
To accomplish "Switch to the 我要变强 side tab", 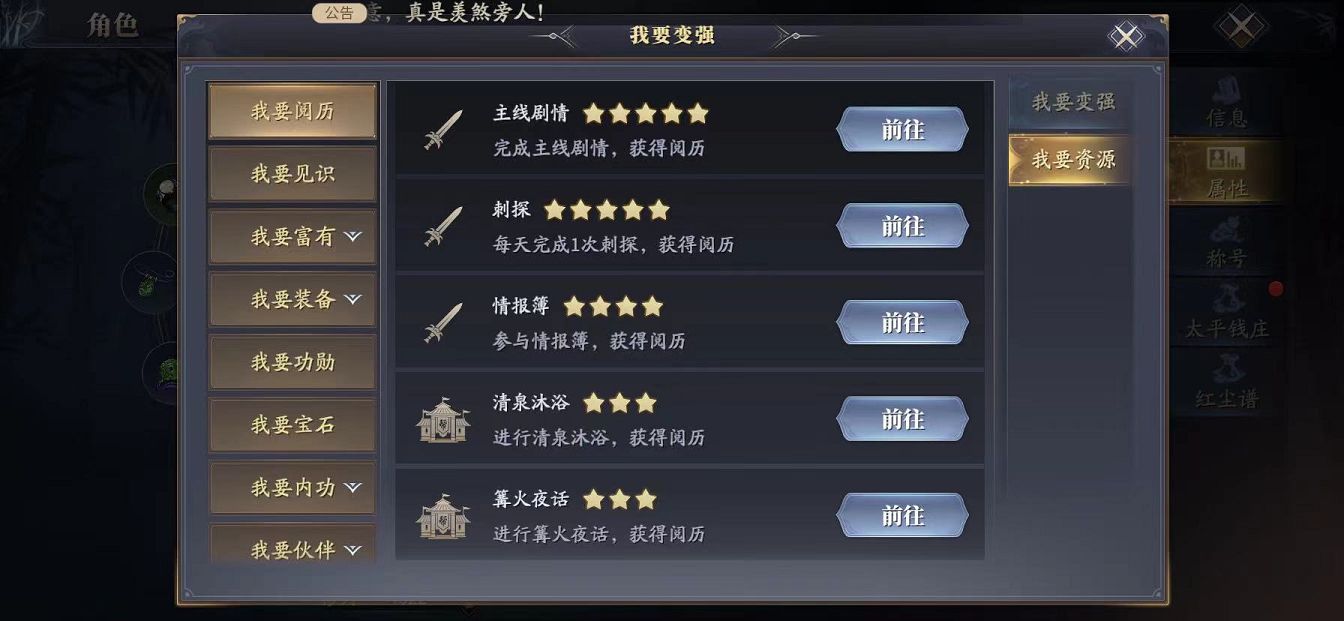I will click(1072, 102).
